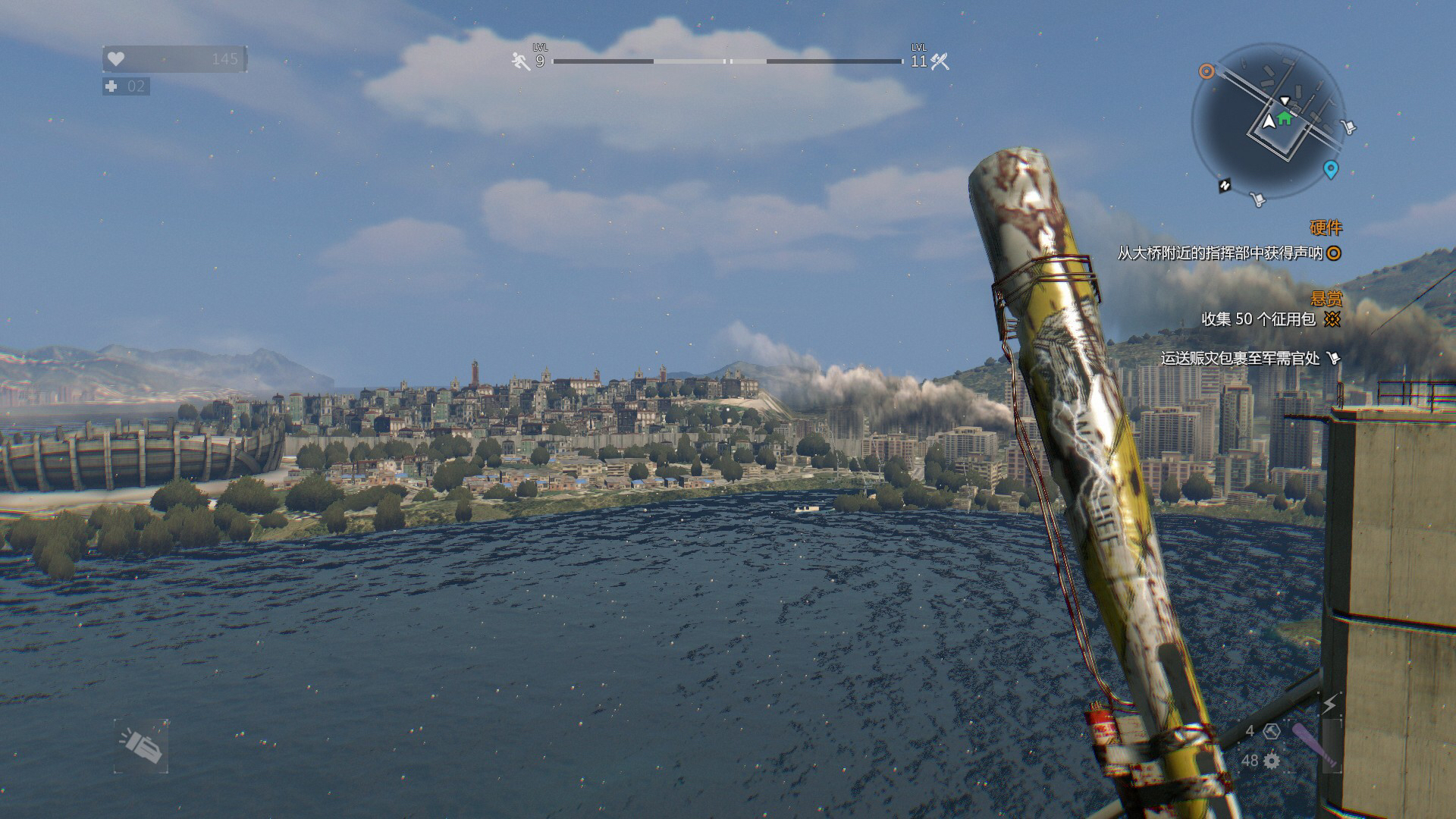The height and width of the screenshot is (819, 1456).
Task: Toggle the flashlight icon
Action: click(141, 746)
